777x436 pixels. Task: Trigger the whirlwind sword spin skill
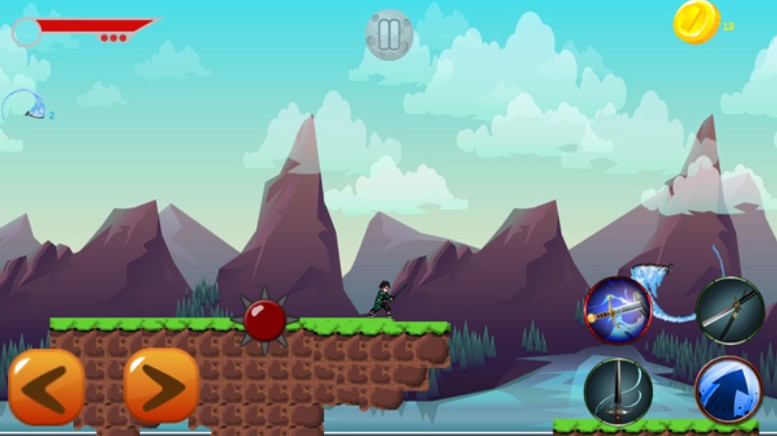tap(618, 390)
